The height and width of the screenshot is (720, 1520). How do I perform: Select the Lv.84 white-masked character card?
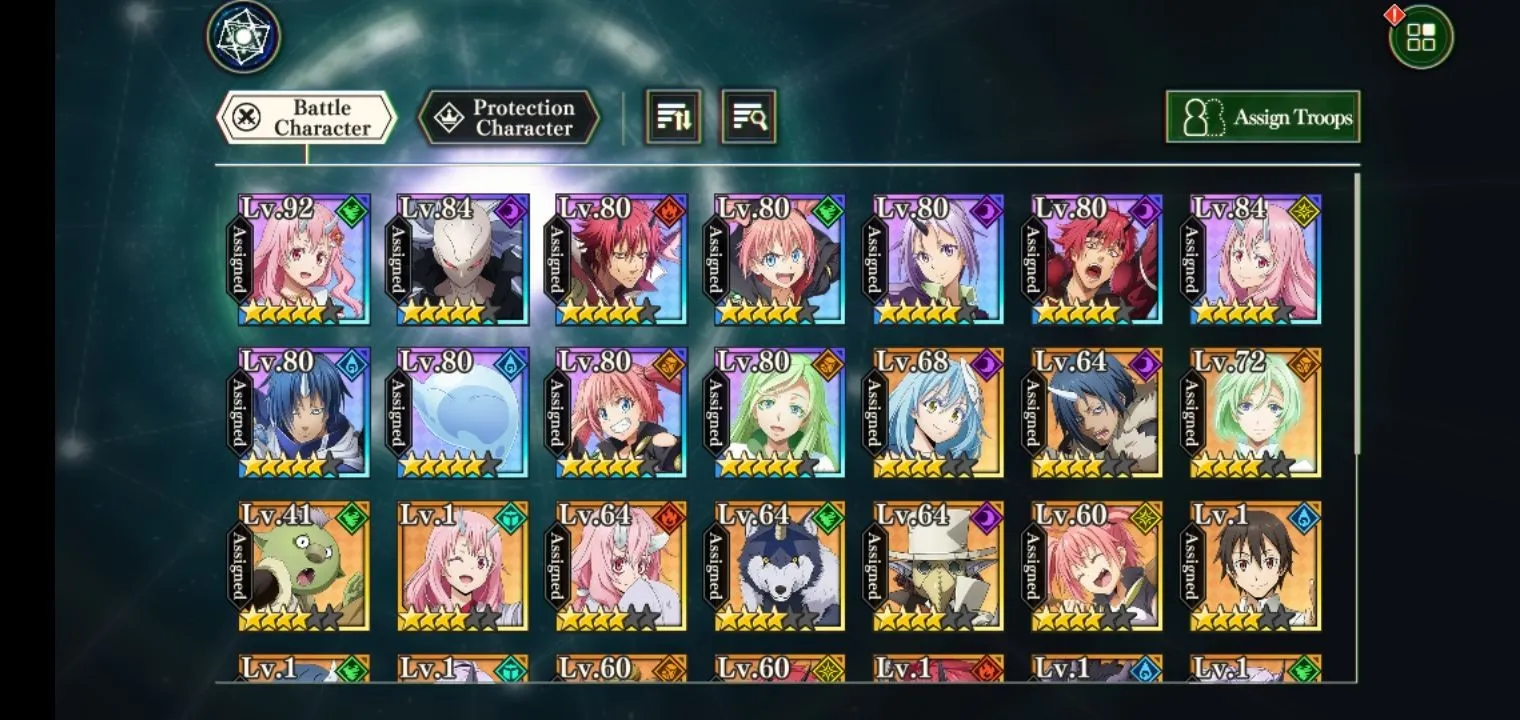(462, 260)
